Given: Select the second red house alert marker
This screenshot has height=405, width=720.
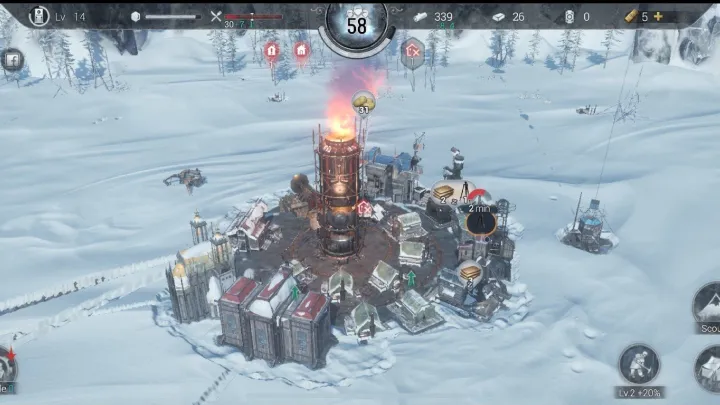Looking at the screenshot, I should [x=301, y=49].
